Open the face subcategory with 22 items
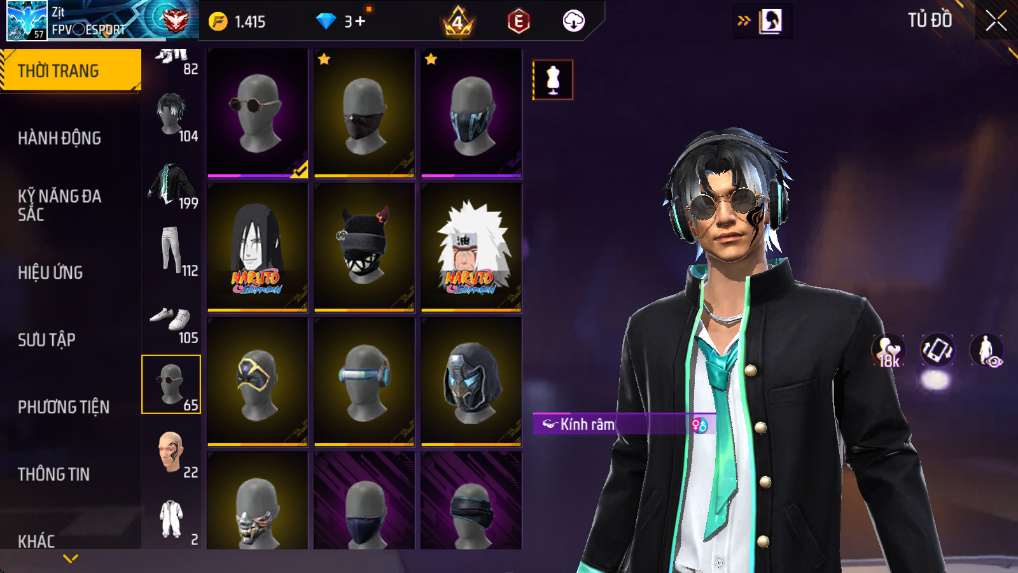Viewport: 1018px width, 573px height. click(171, 452)
